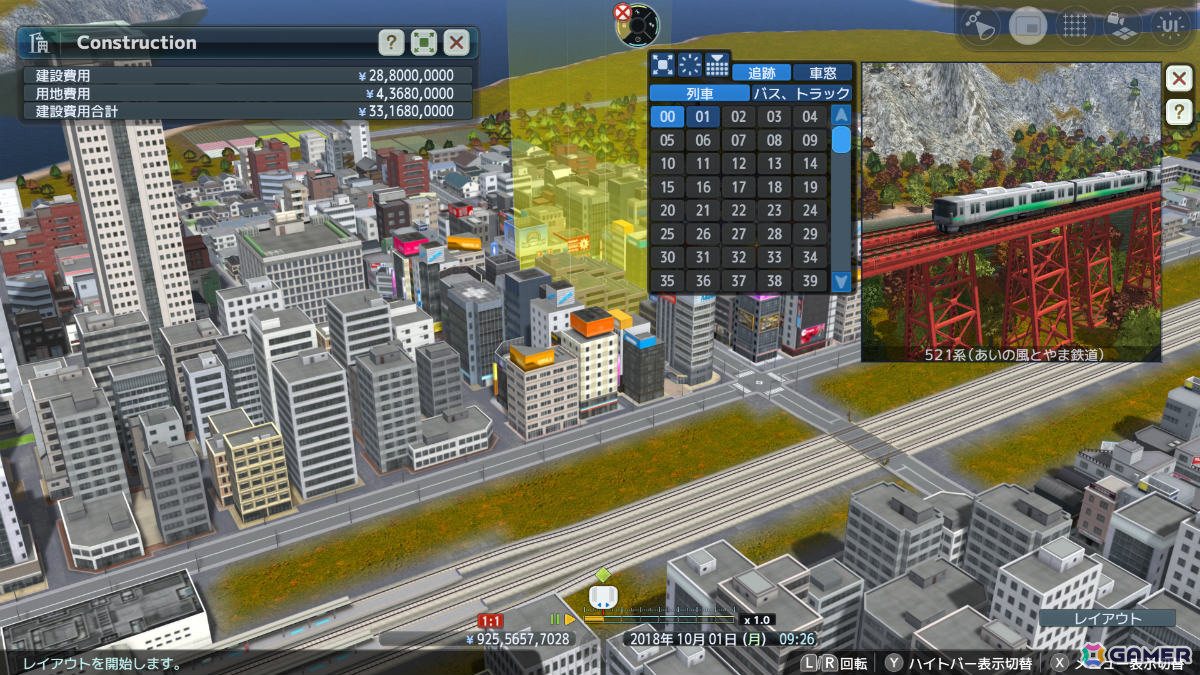1200x675 pixels.
Task: Open Construction panel help
Action: tap(391, 42)
